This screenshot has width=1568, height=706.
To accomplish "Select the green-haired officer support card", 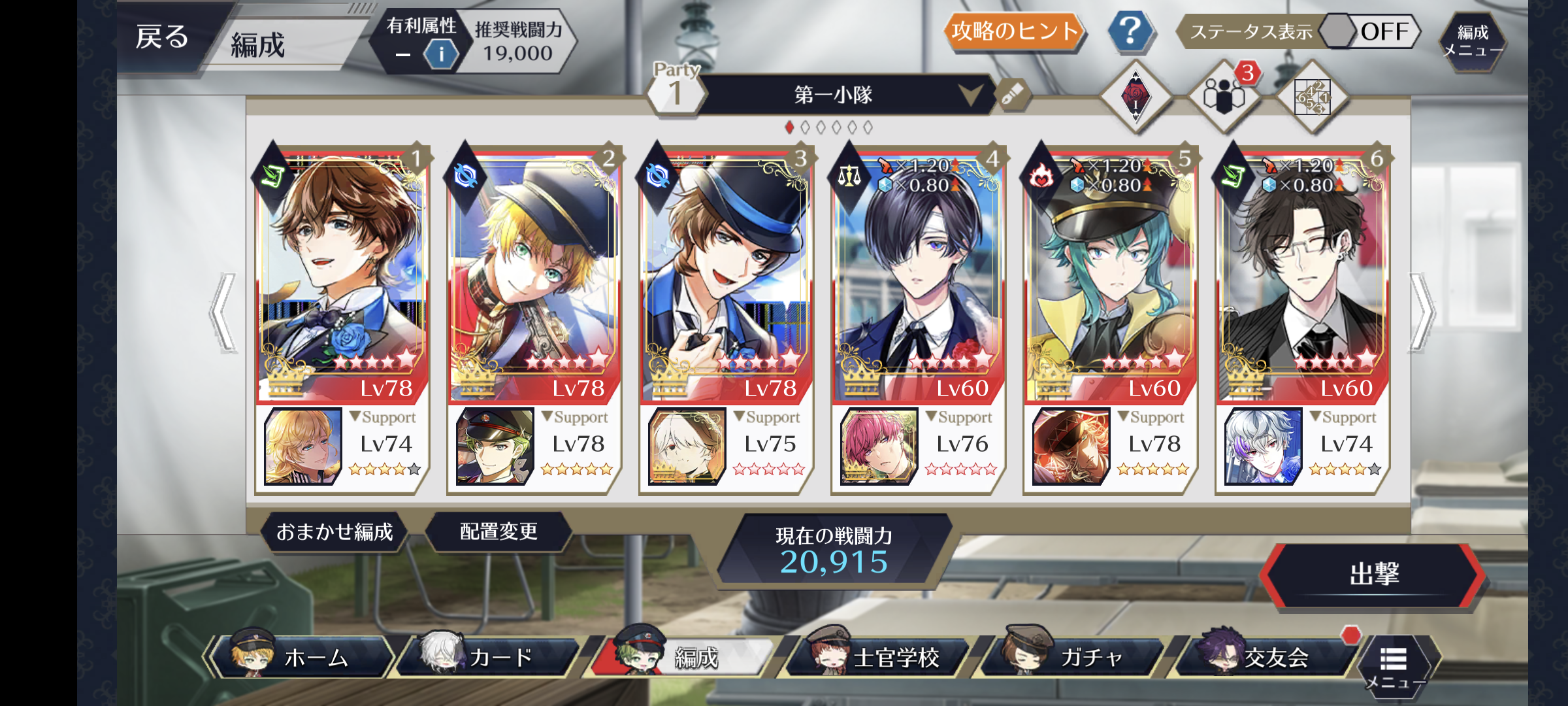I will [x=495, y=446].
